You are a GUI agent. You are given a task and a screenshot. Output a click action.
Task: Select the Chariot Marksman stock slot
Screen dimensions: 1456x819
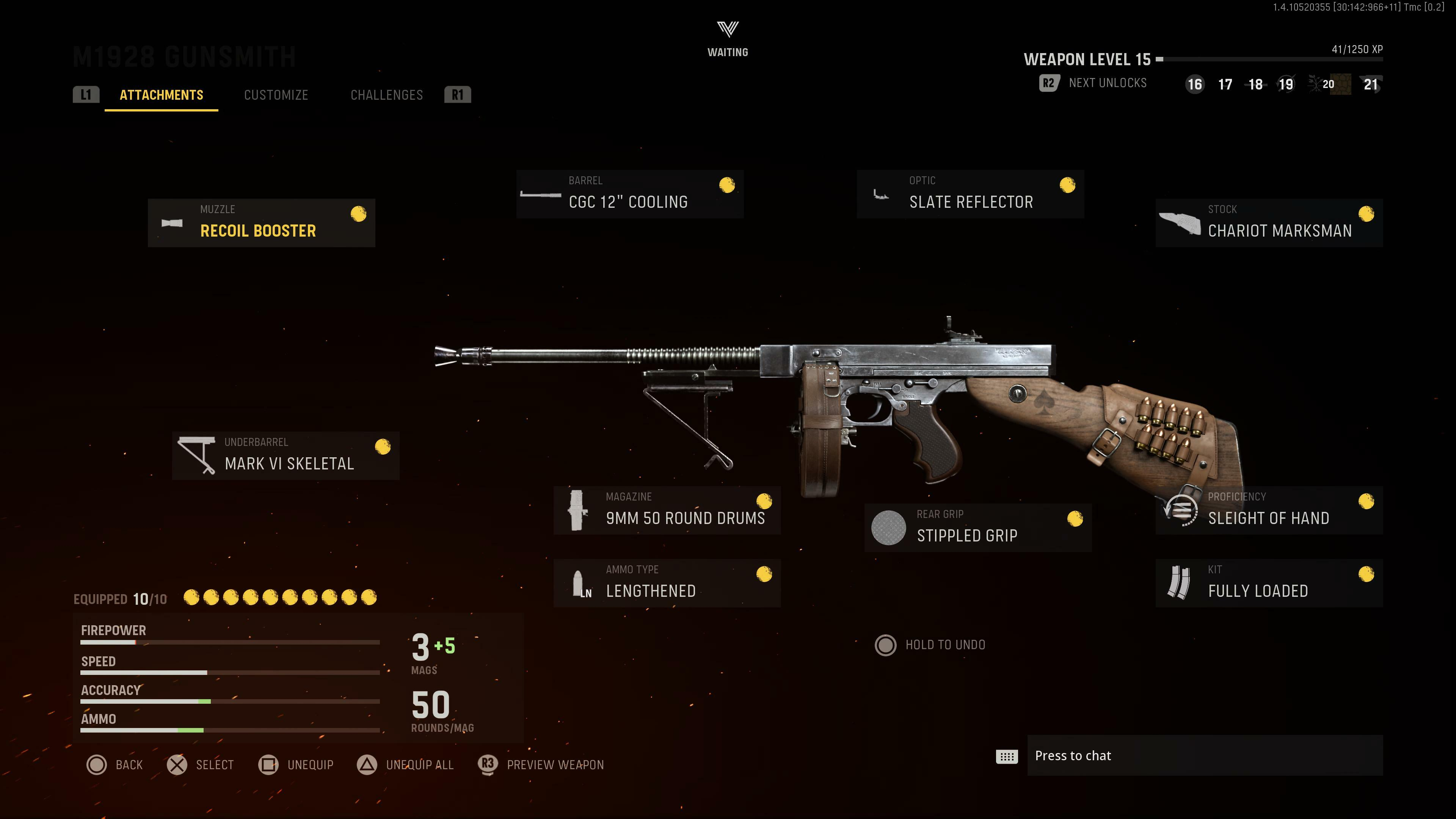point(1269,223)
